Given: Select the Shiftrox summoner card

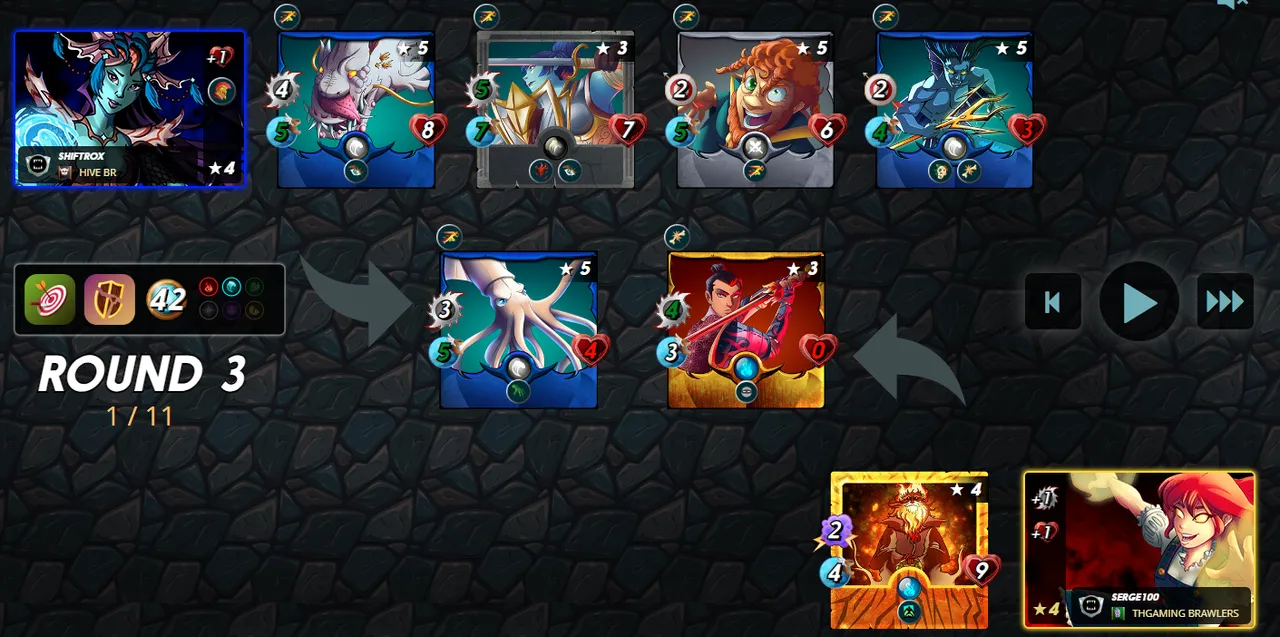Looking at the screenshot, I should (x=130, y=108).
